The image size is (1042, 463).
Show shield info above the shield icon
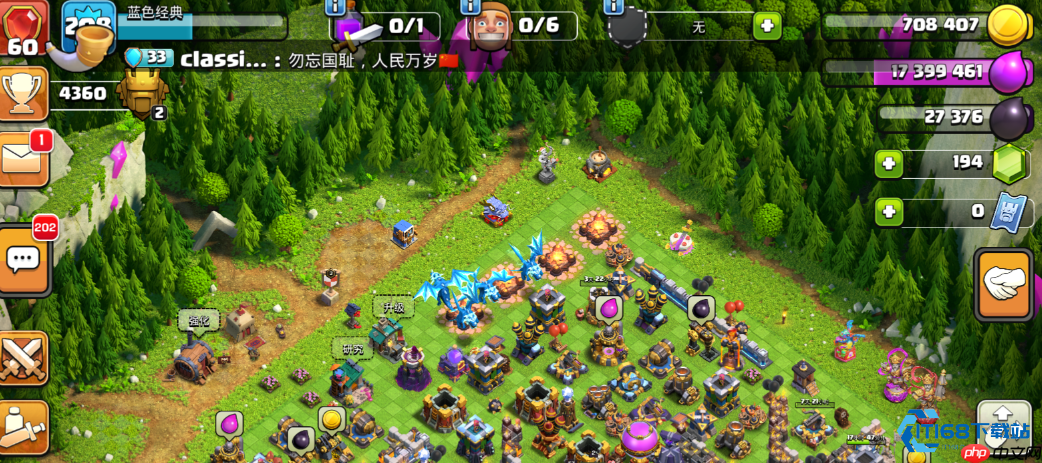tap(616, 7)
